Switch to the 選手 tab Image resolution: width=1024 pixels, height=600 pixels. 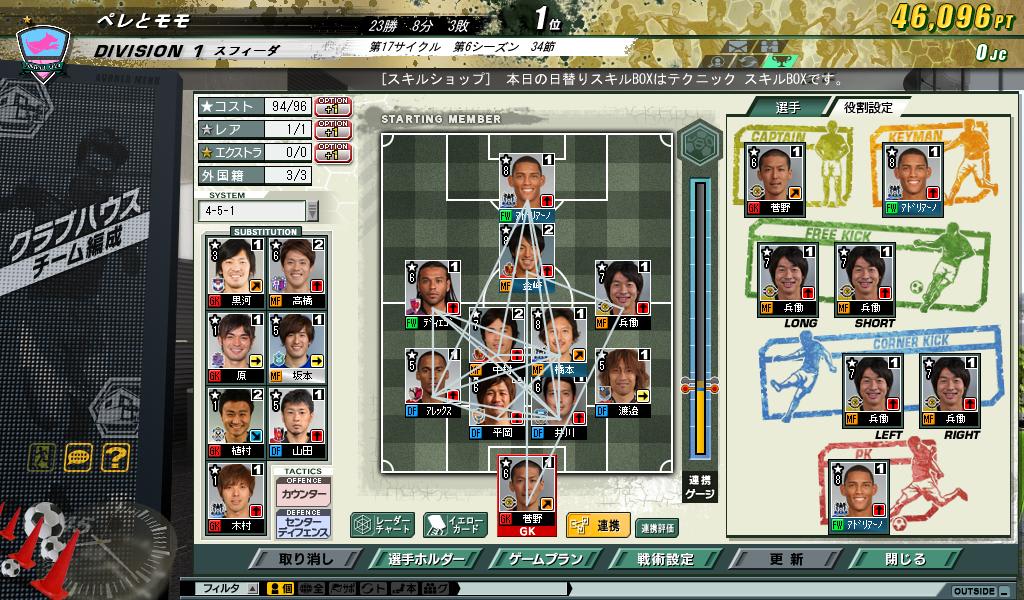click(789, 107)
